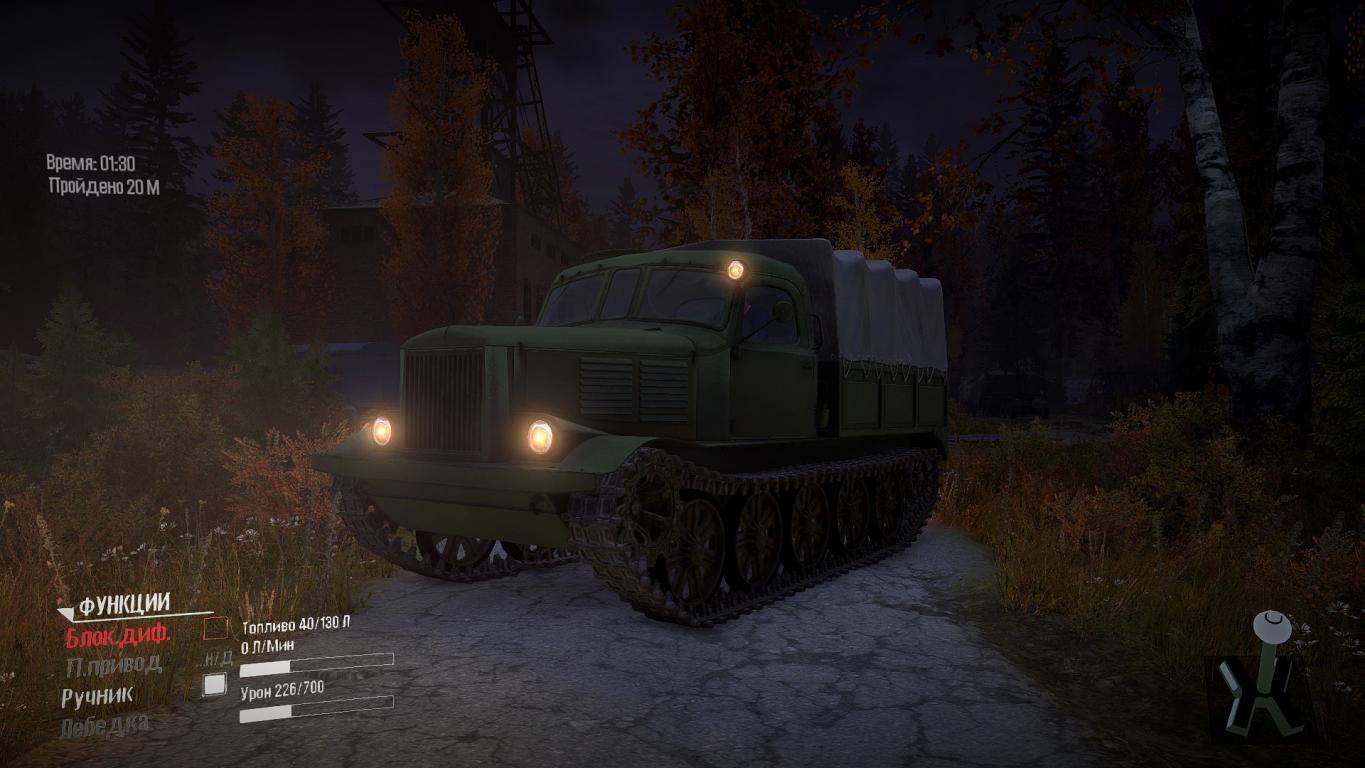Toggle the Ручник handbrake
Screen dimensions: 1365x768
pyautogui.click(x=97, y=696)
